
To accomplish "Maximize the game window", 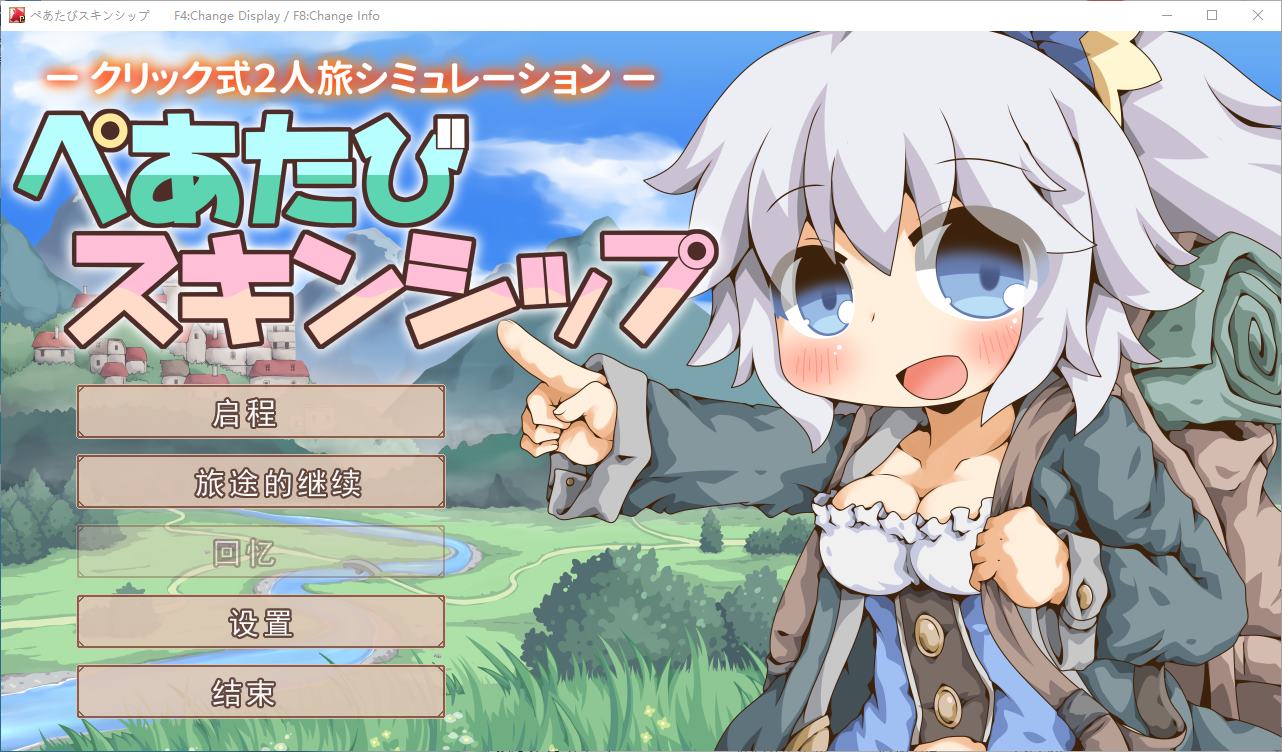I will (1212, 15).
